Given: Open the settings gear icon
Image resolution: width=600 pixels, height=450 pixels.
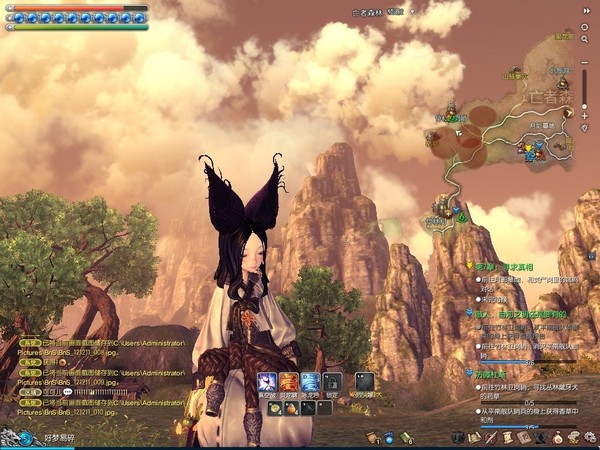Looking at the screenshot, I should (x=589, y=437).
